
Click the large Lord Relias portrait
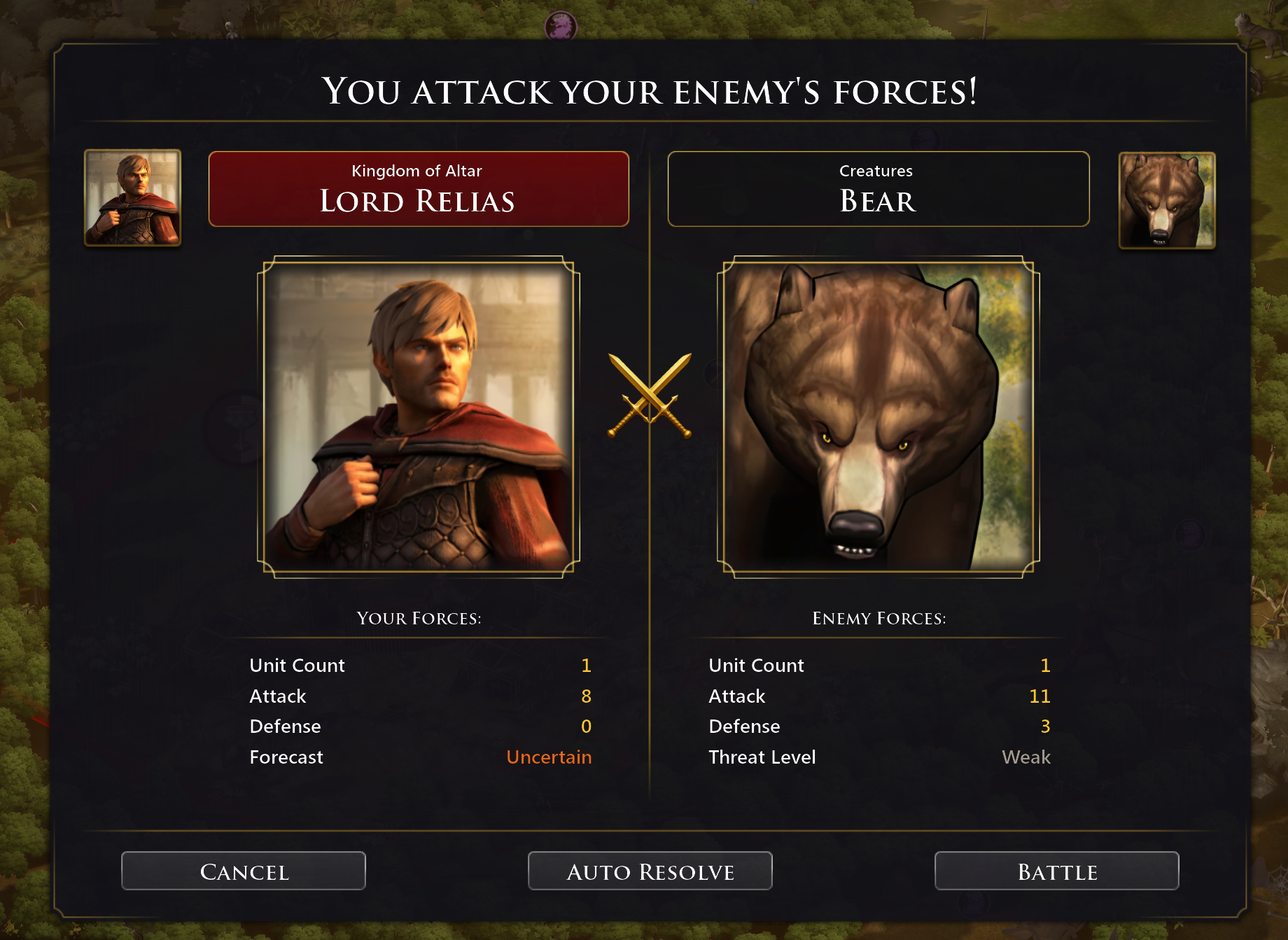coord(419,417)
